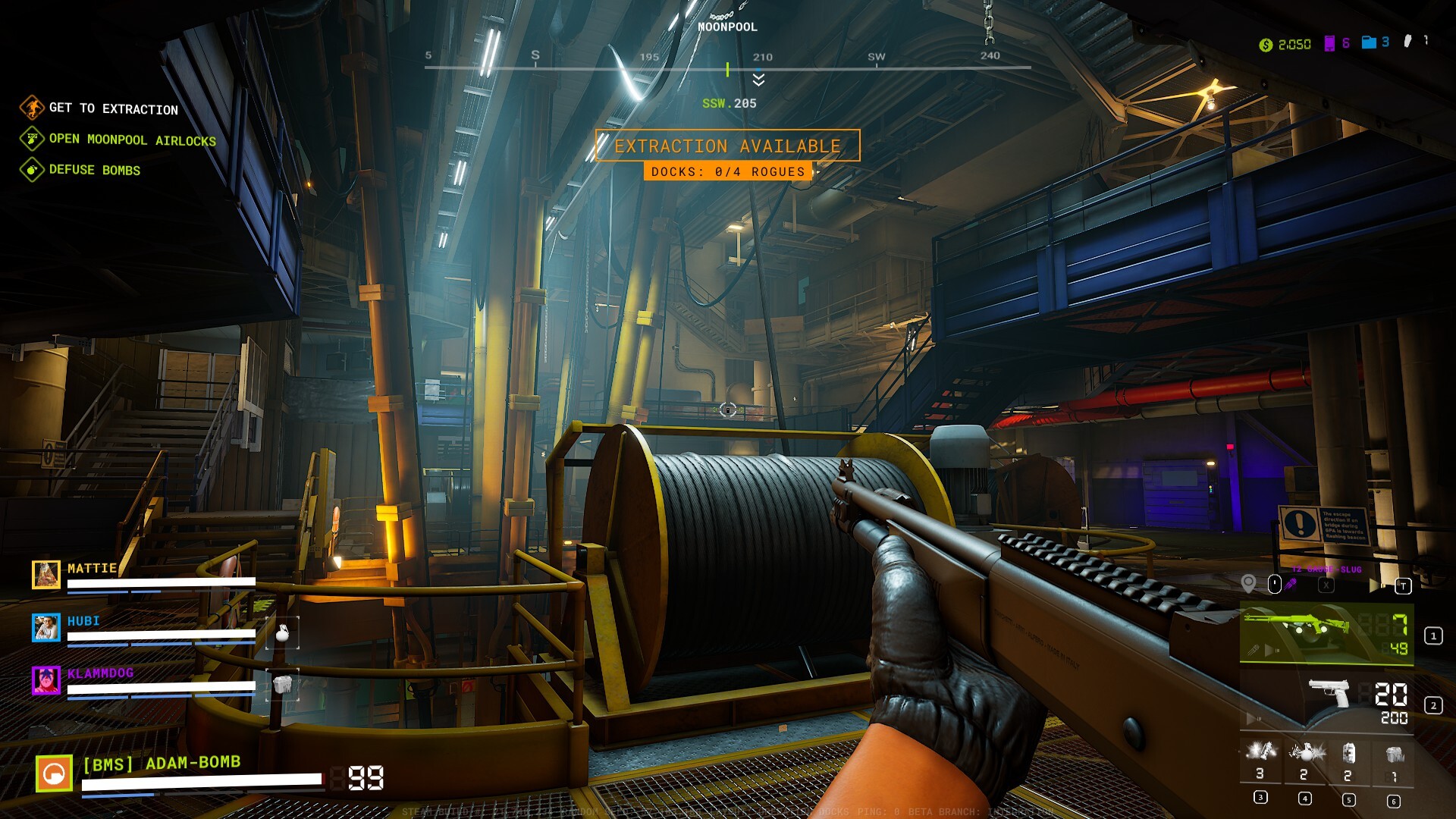Toggle the T keybind ping marker
1456x819 pixels.
pyautogui.click(x=1404, y=585)
